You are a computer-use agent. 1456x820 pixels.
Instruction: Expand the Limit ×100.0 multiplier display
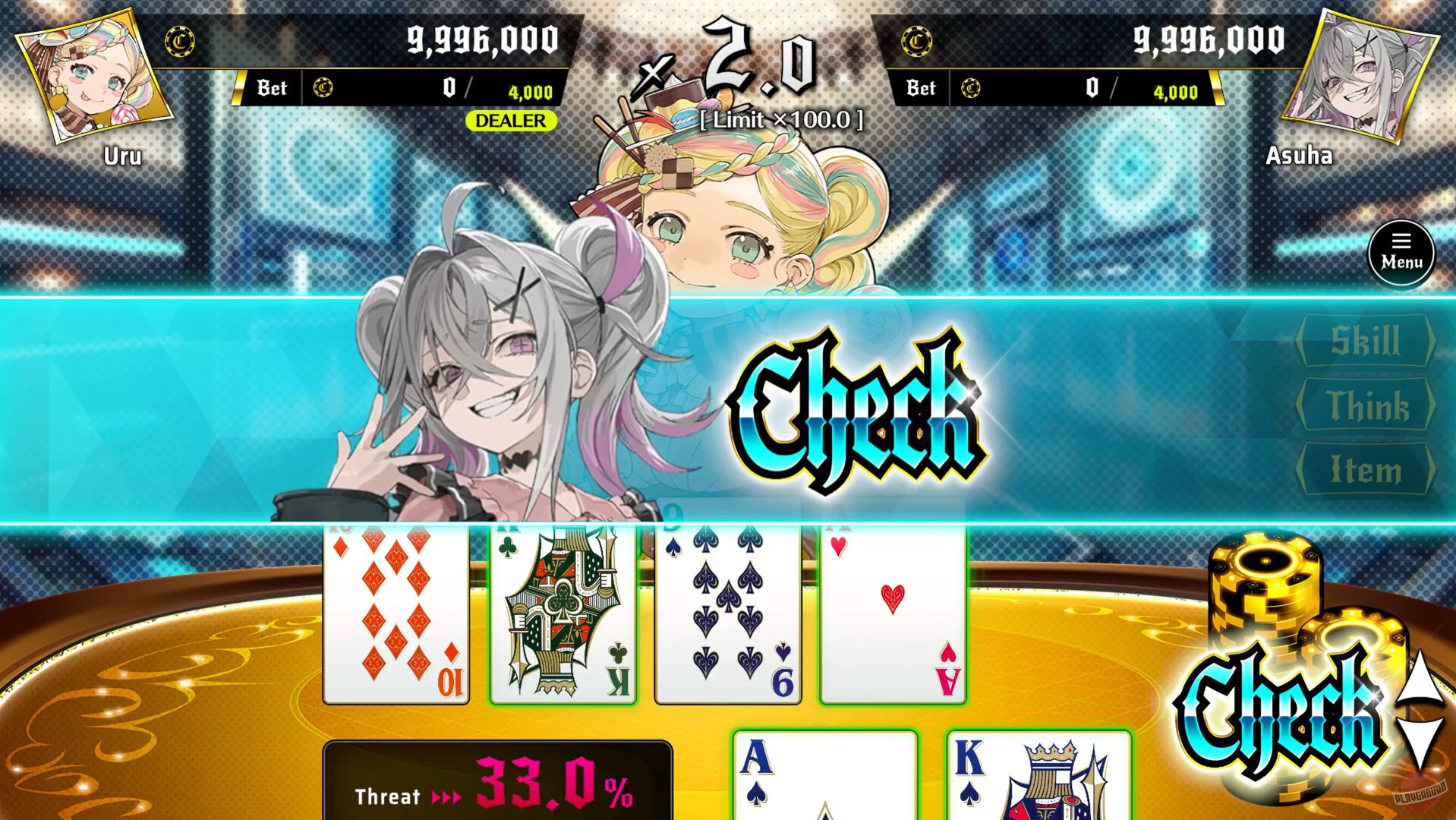pyautogui.click(x=781, y=121)
